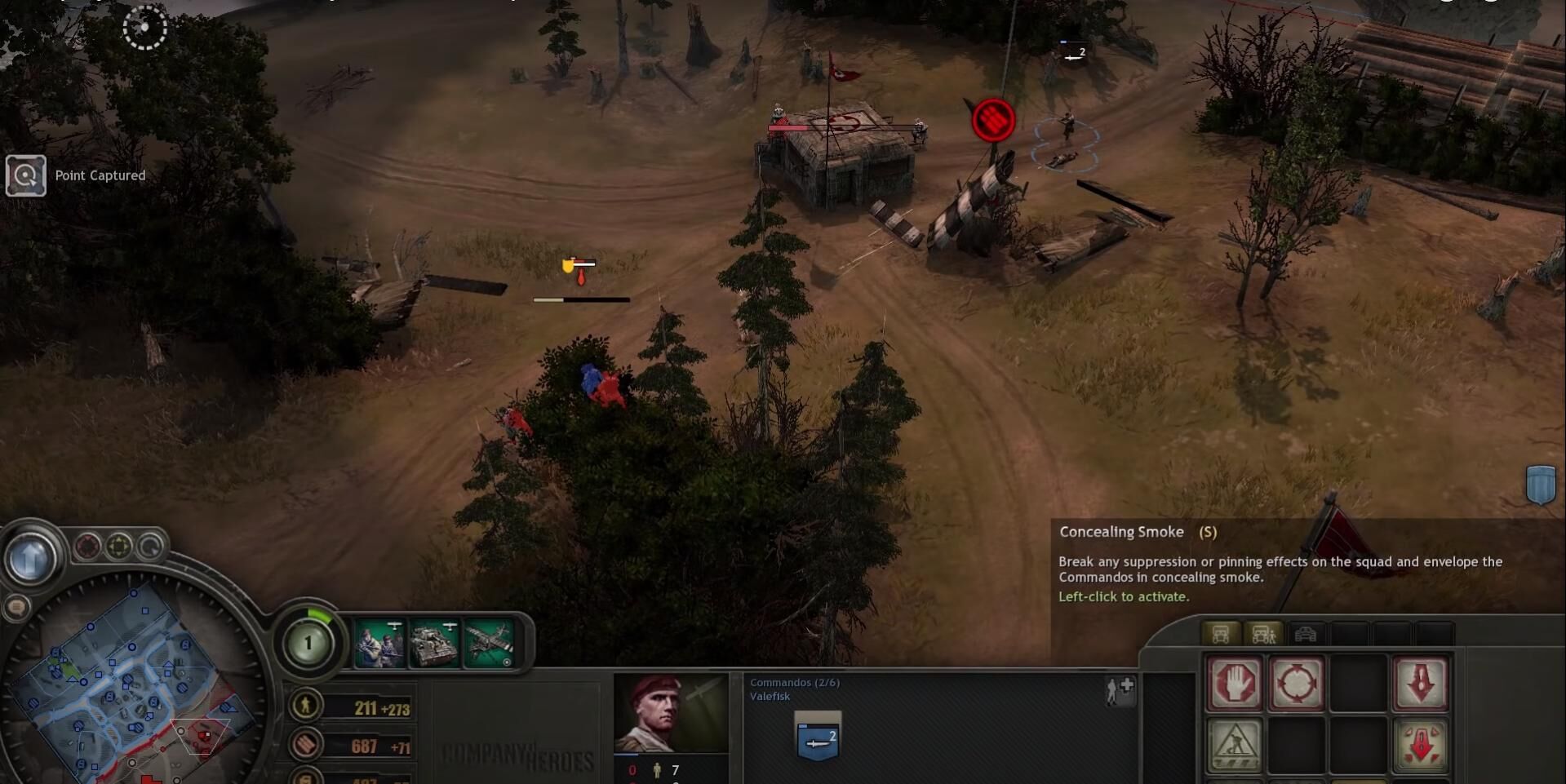Select the commander points badge
1566x784 pixels.
(308, 643)
